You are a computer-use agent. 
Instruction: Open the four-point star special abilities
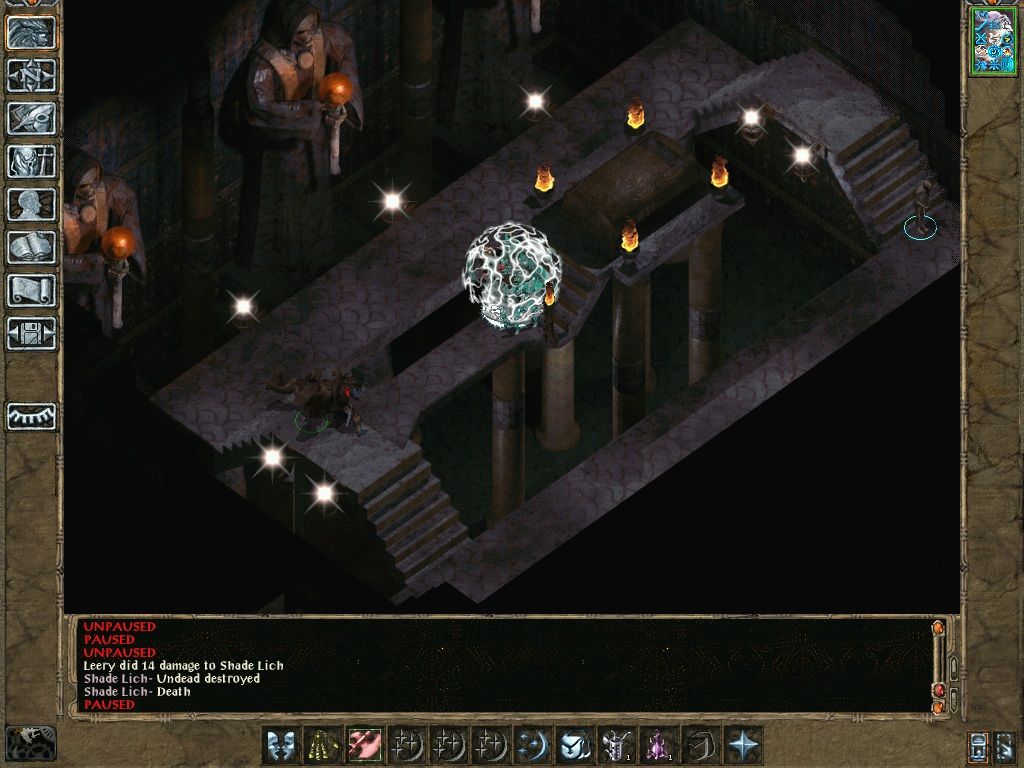point(743,745)
